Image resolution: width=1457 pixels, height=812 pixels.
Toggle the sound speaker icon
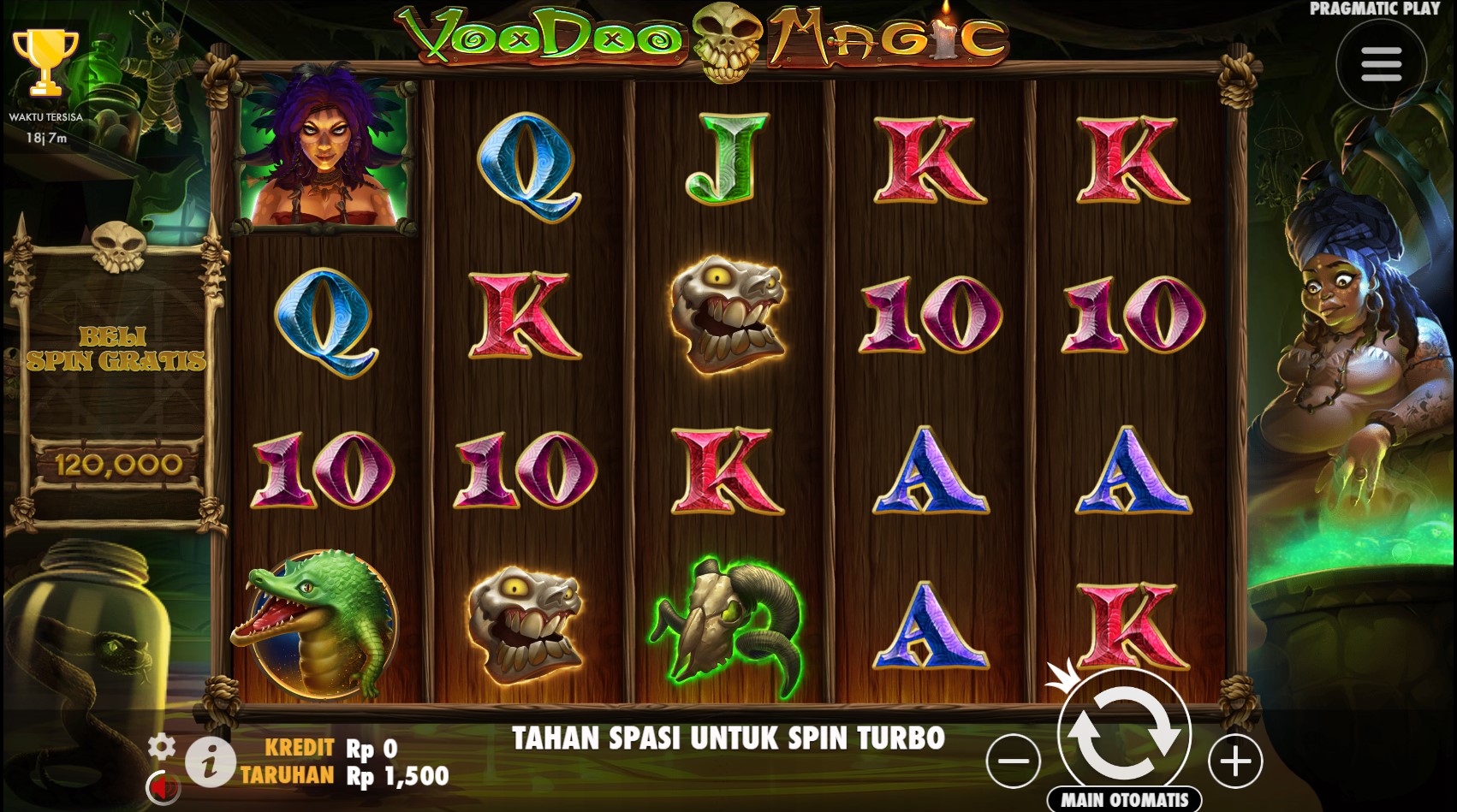(x=162, y=785)
